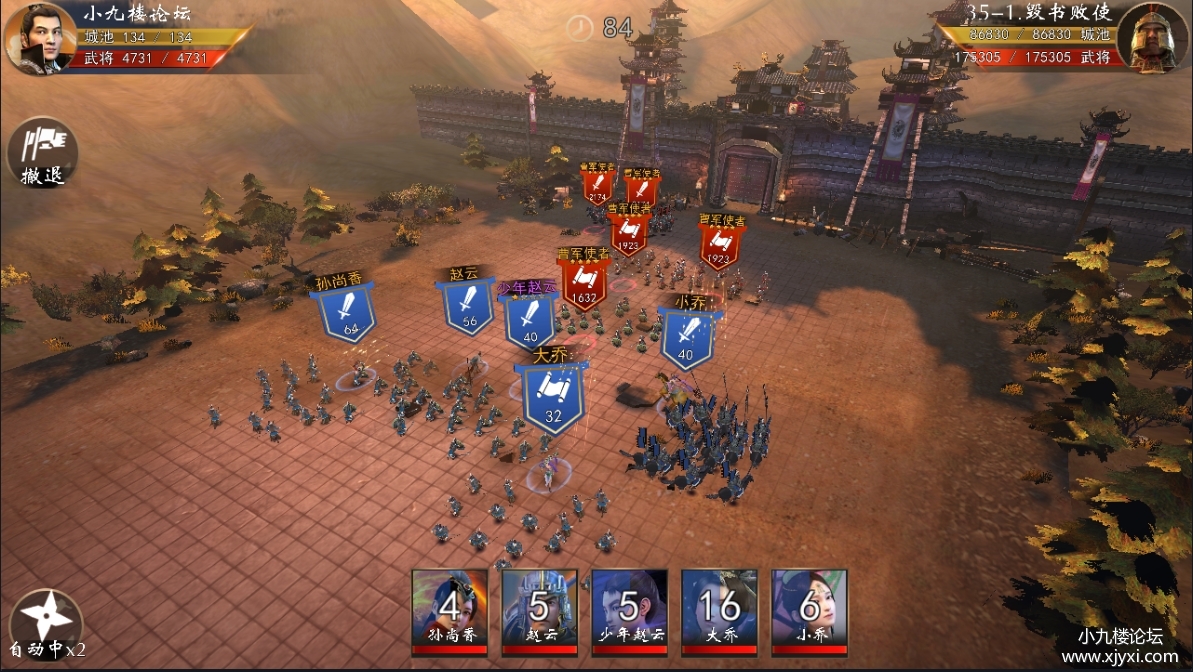Pick the 大乔 blue scroll unit banner

pyautogui.click(x=552, y=395)
